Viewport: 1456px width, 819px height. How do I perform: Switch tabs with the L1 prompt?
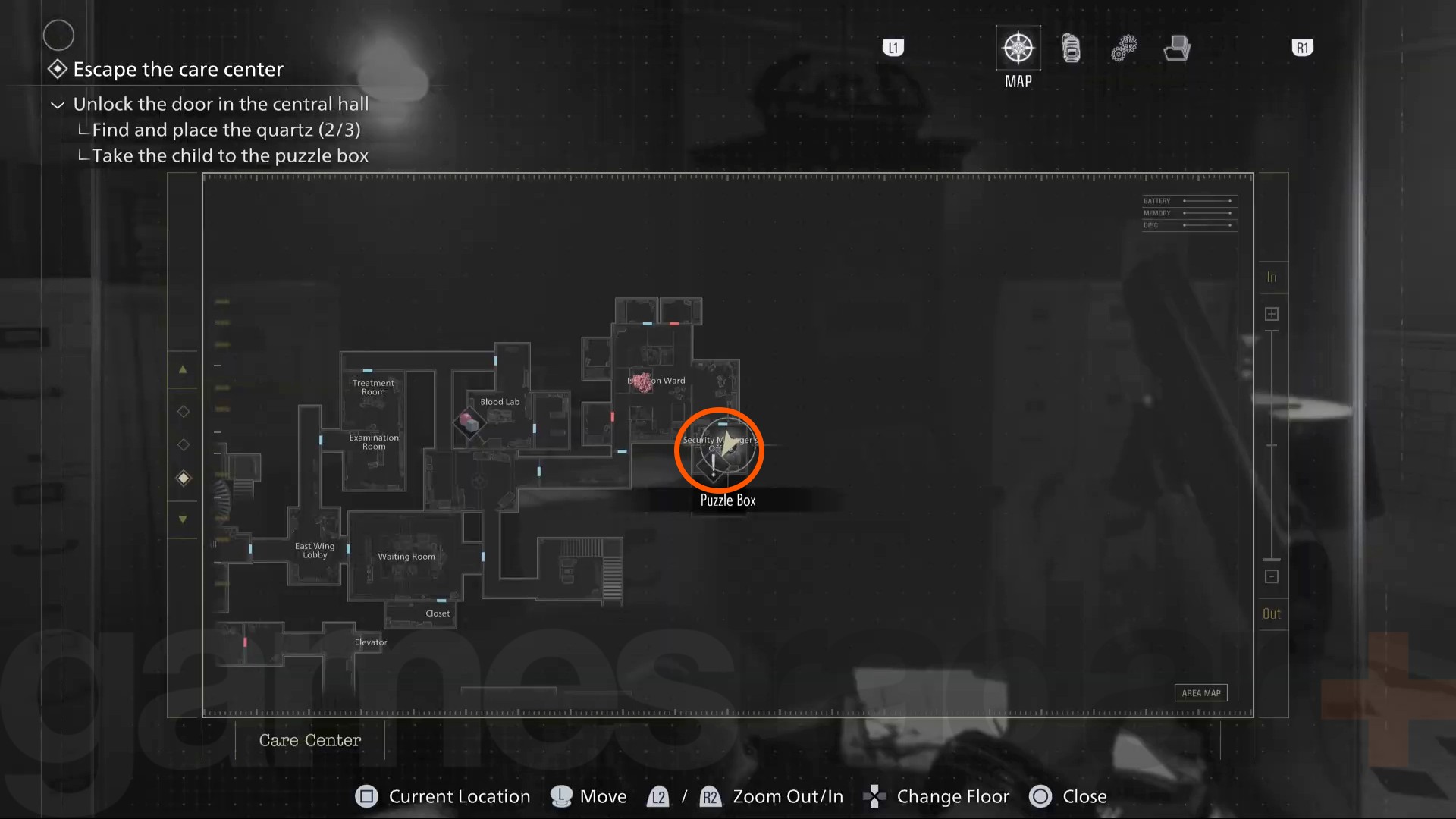pyautogui.click(x=893, y=47)
